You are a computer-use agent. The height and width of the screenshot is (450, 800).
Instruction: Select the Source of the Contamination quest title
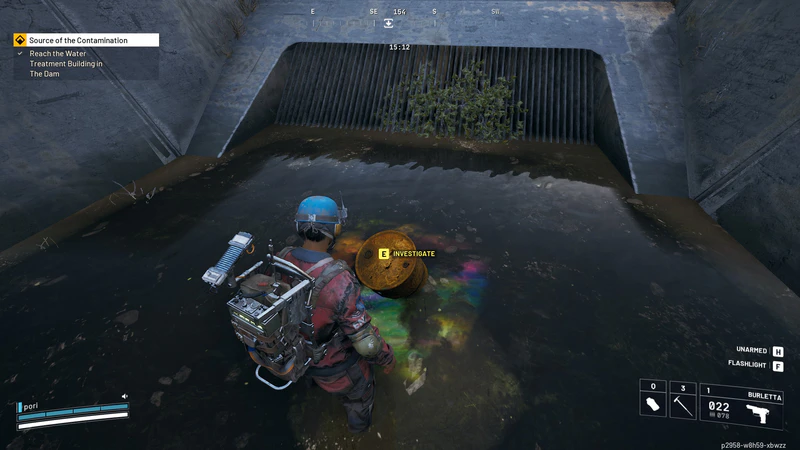[78, 40]
